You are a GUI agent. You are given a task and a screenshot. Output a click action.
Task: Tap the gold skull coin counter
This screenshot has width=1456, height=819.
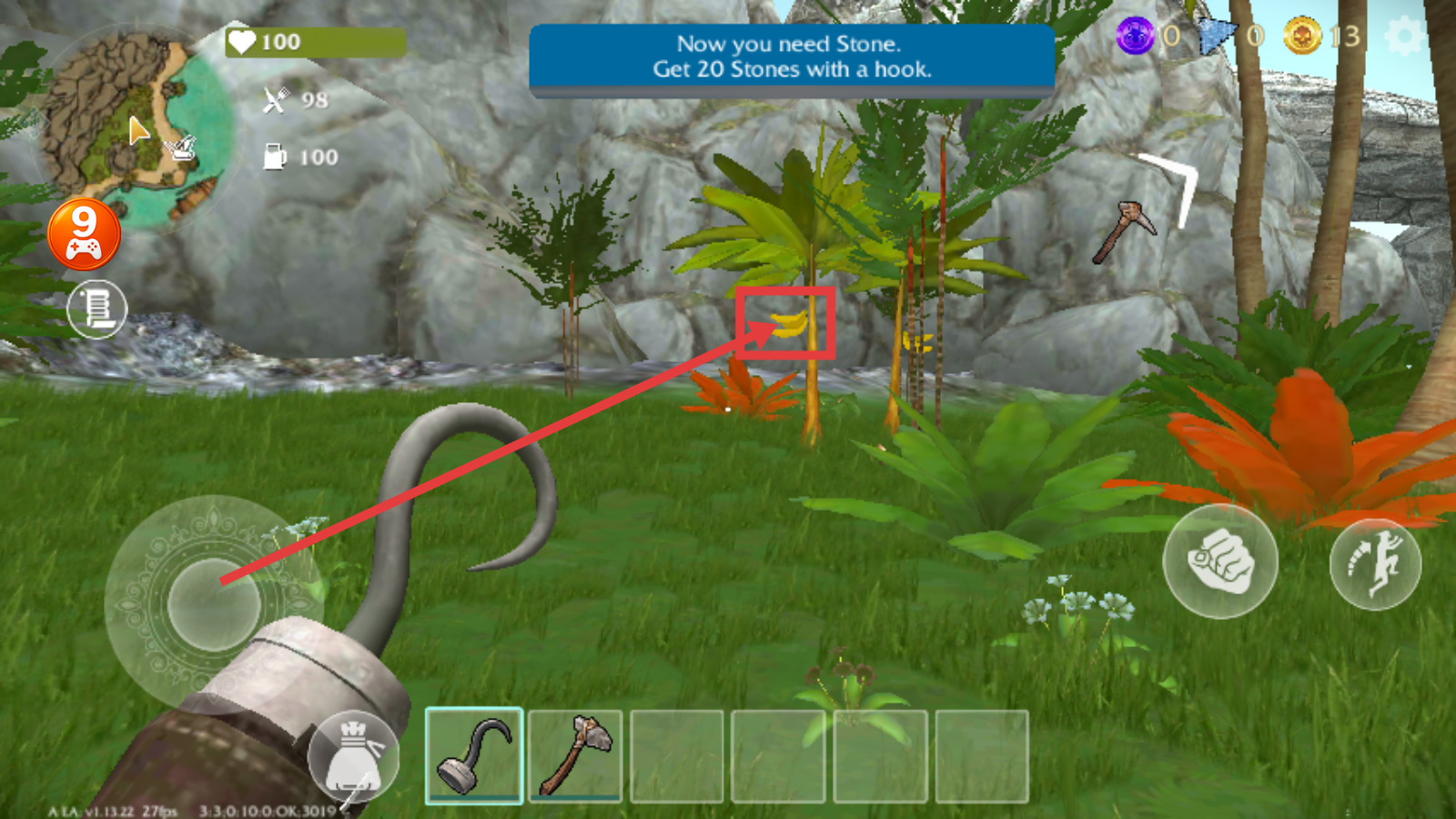click(1303, 36)
